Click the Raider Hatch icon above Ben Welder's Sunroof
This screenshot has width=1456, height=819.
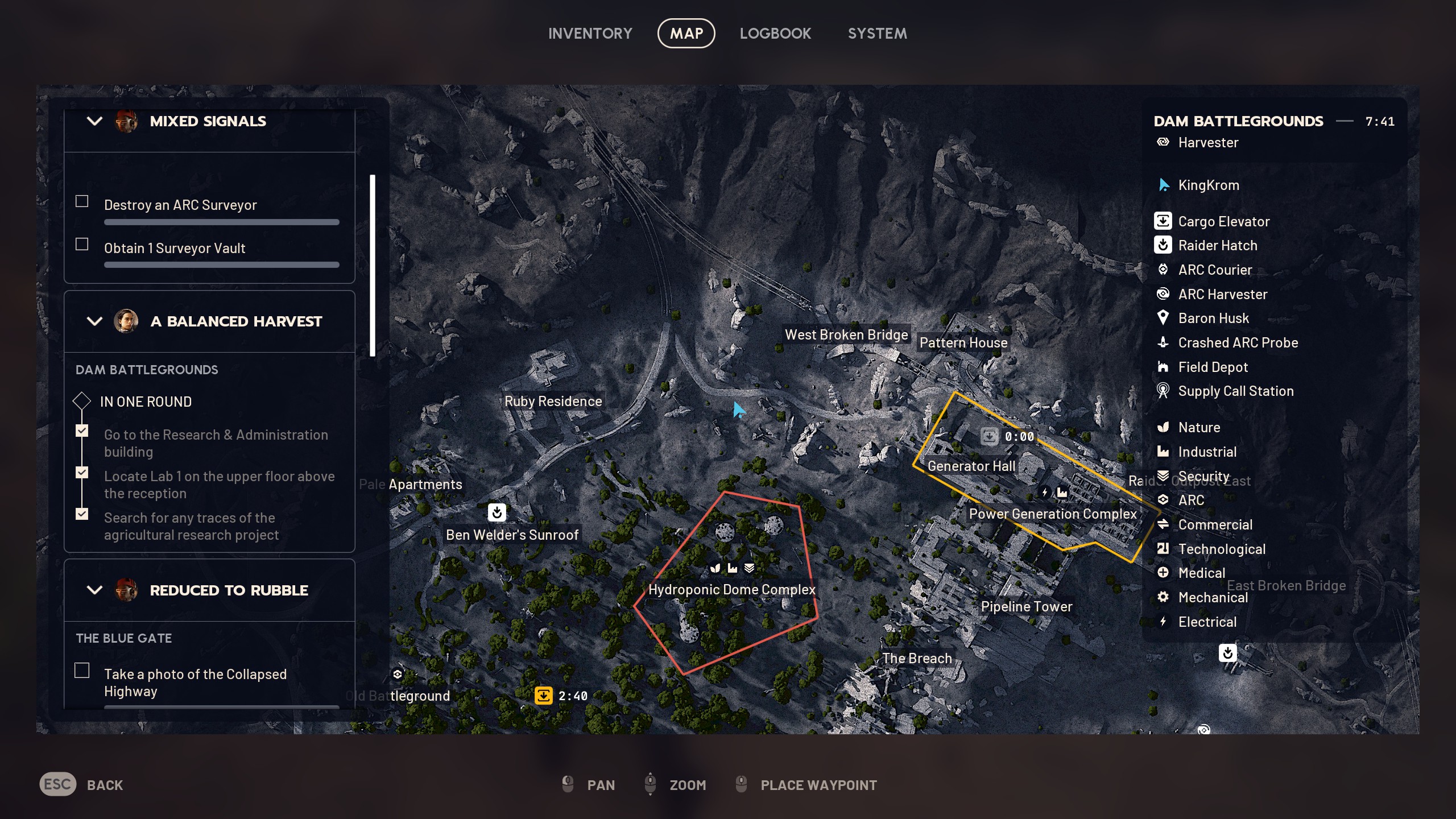pos(497,512)
